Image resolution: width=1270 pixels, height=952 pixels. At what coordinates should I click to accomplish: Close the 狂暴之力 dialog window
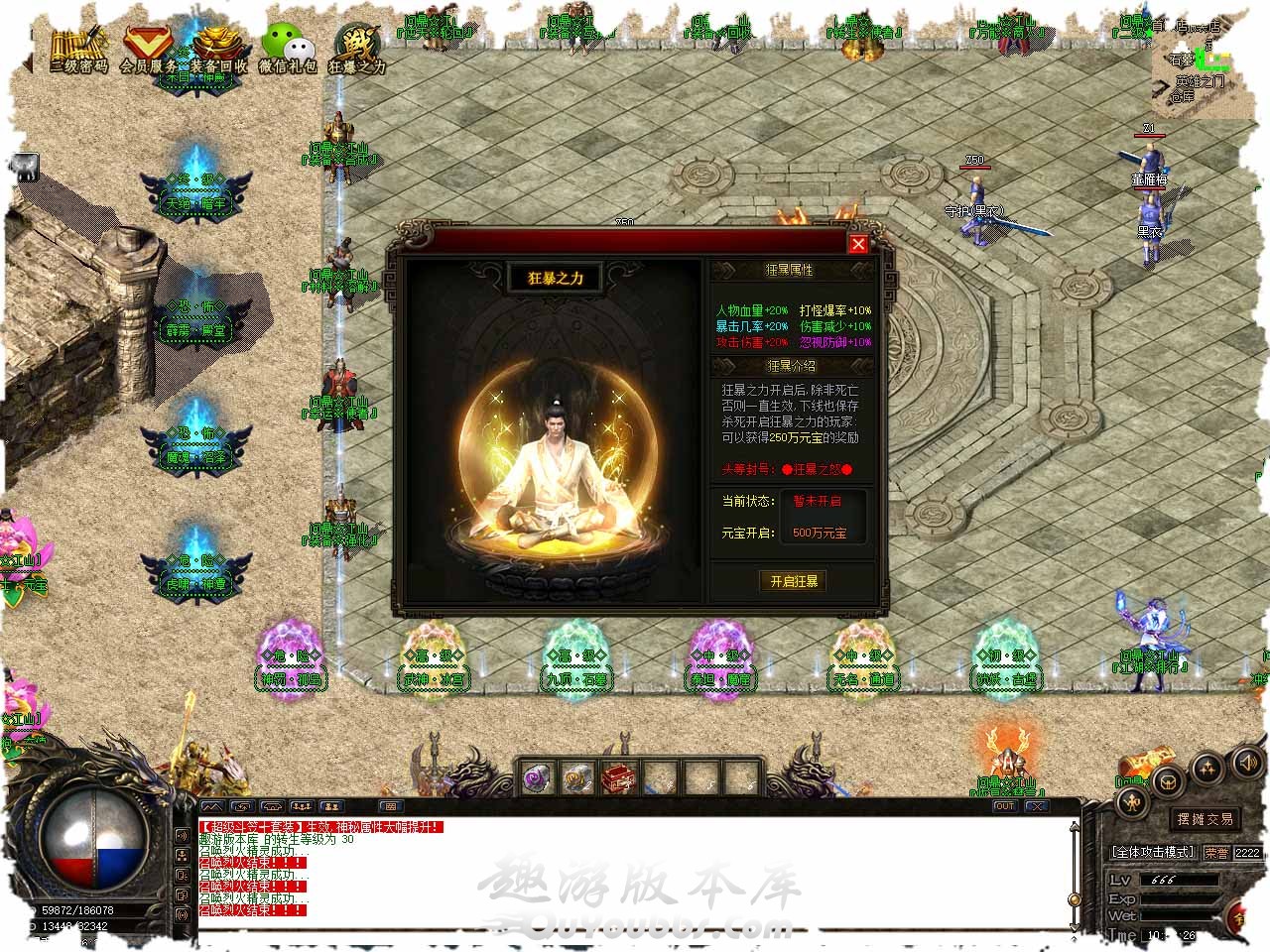(858, 244)
